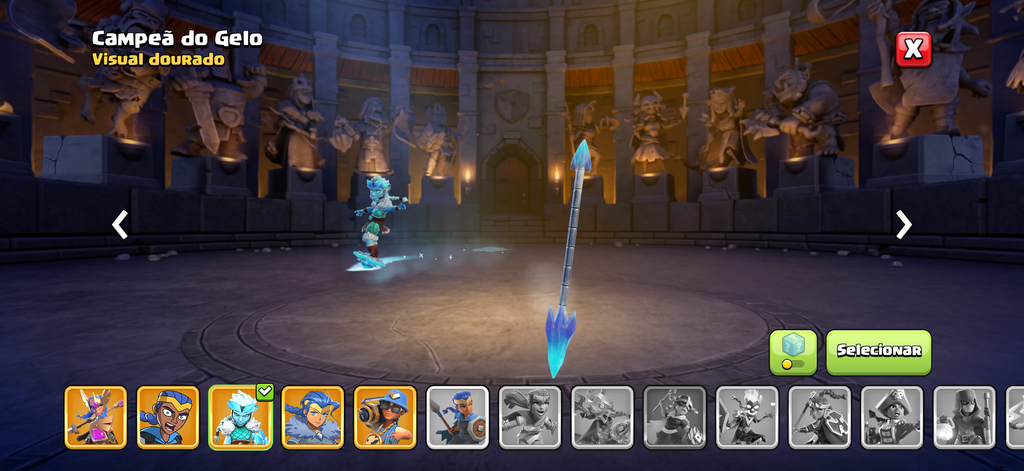Choose the locked pirate hat champion skin

[892, 417]
